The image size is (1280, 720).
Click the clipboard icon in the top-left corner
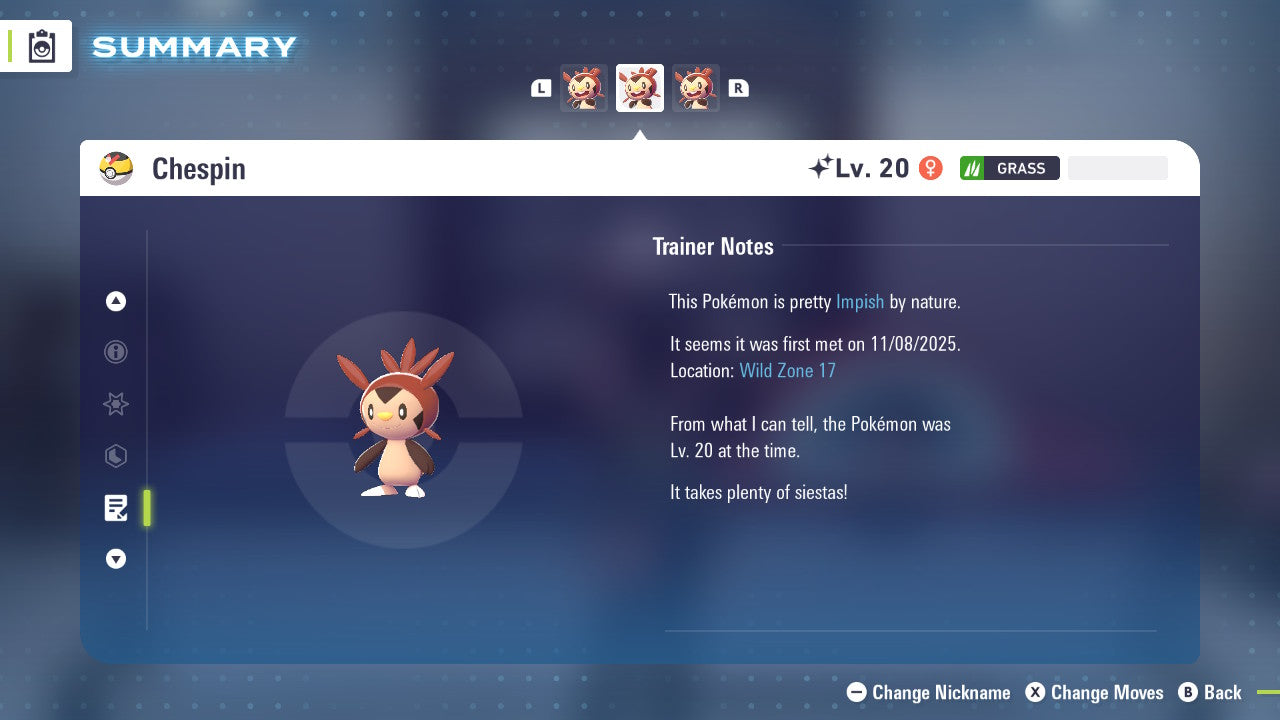41,45
